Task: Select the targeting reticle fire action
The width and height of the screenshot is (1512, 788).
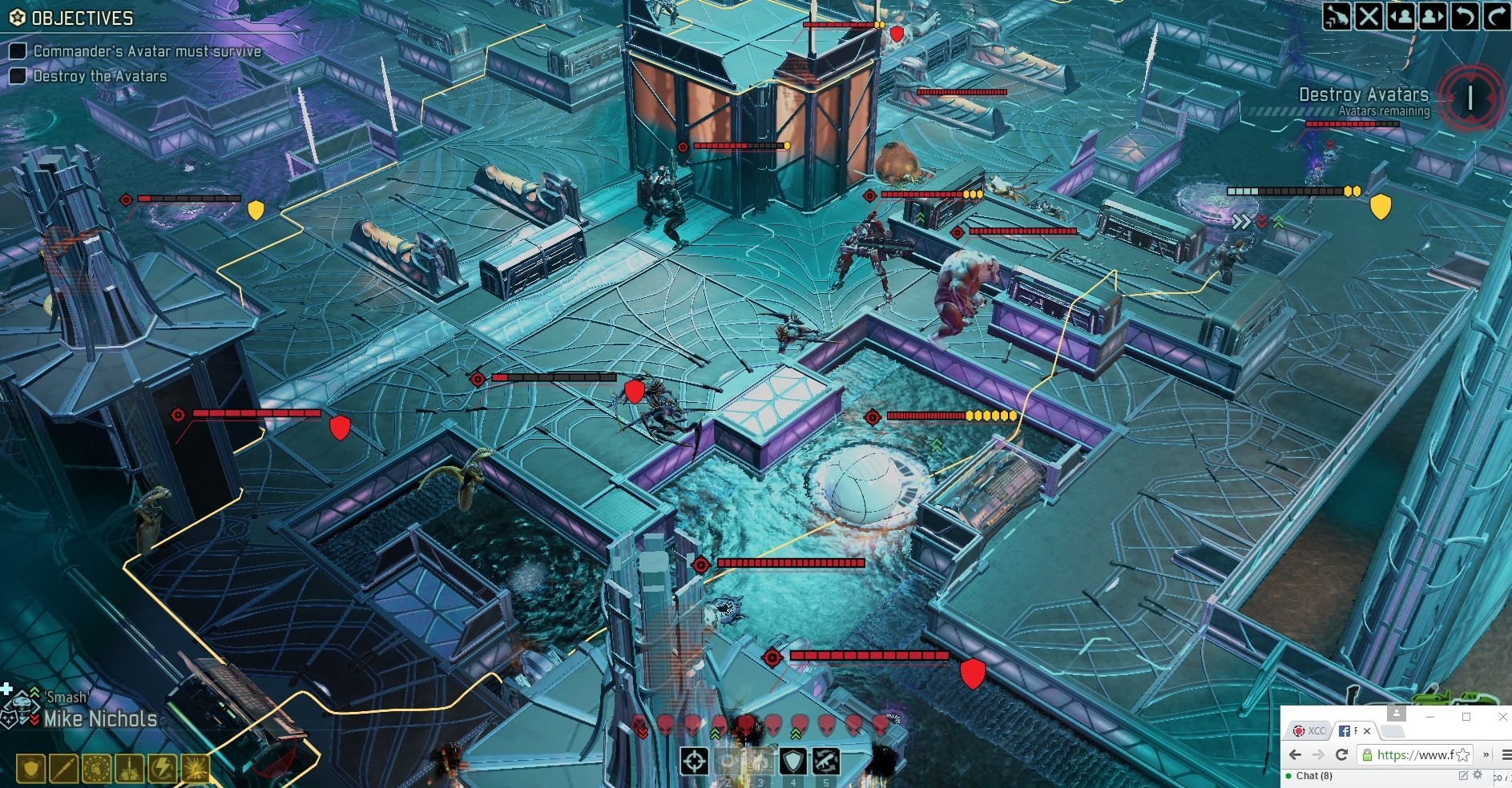Action: coord(695,761)
